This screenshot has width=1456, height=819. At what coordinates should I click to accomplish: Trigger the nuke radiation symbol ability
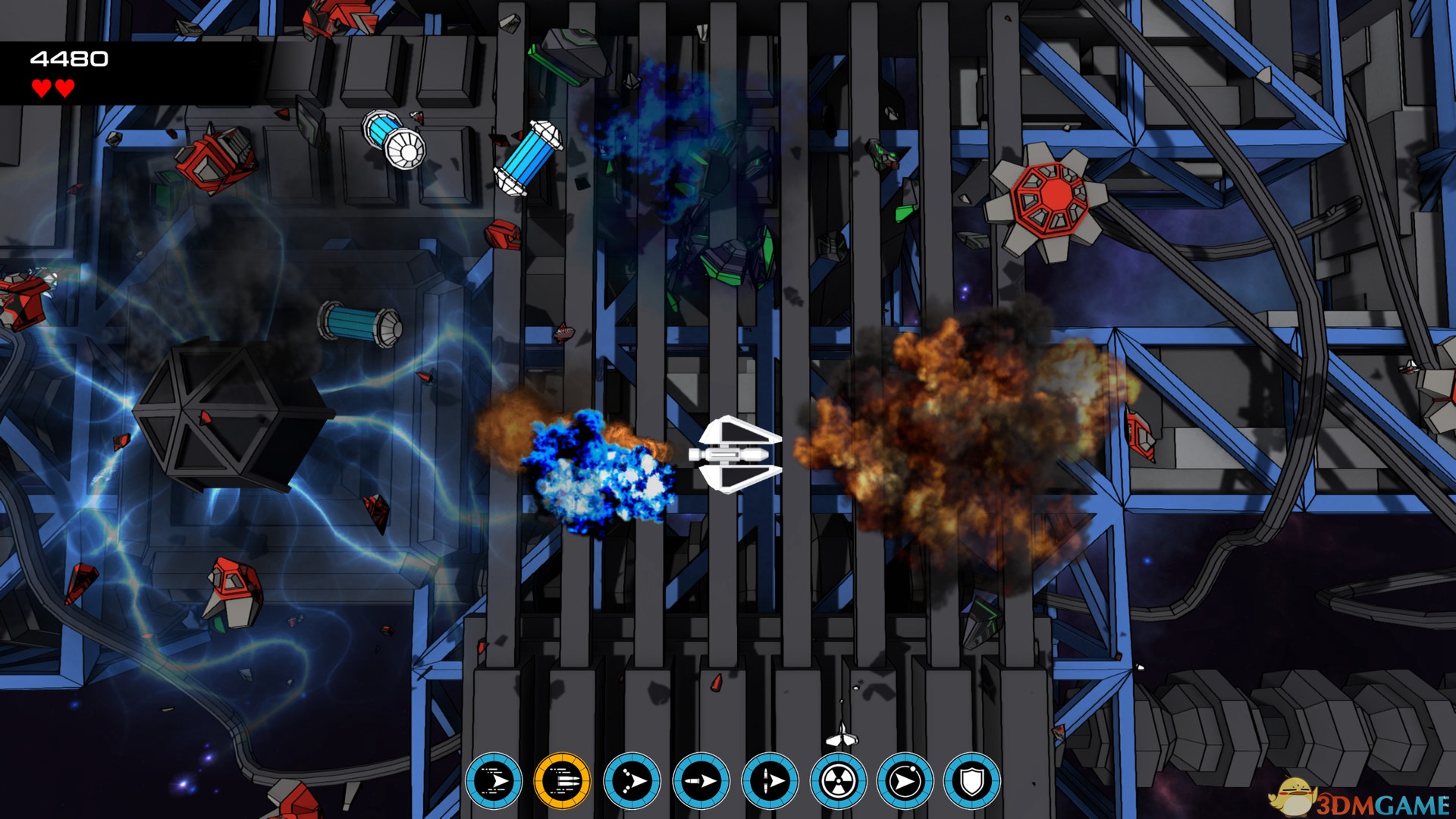coord(838,780)
